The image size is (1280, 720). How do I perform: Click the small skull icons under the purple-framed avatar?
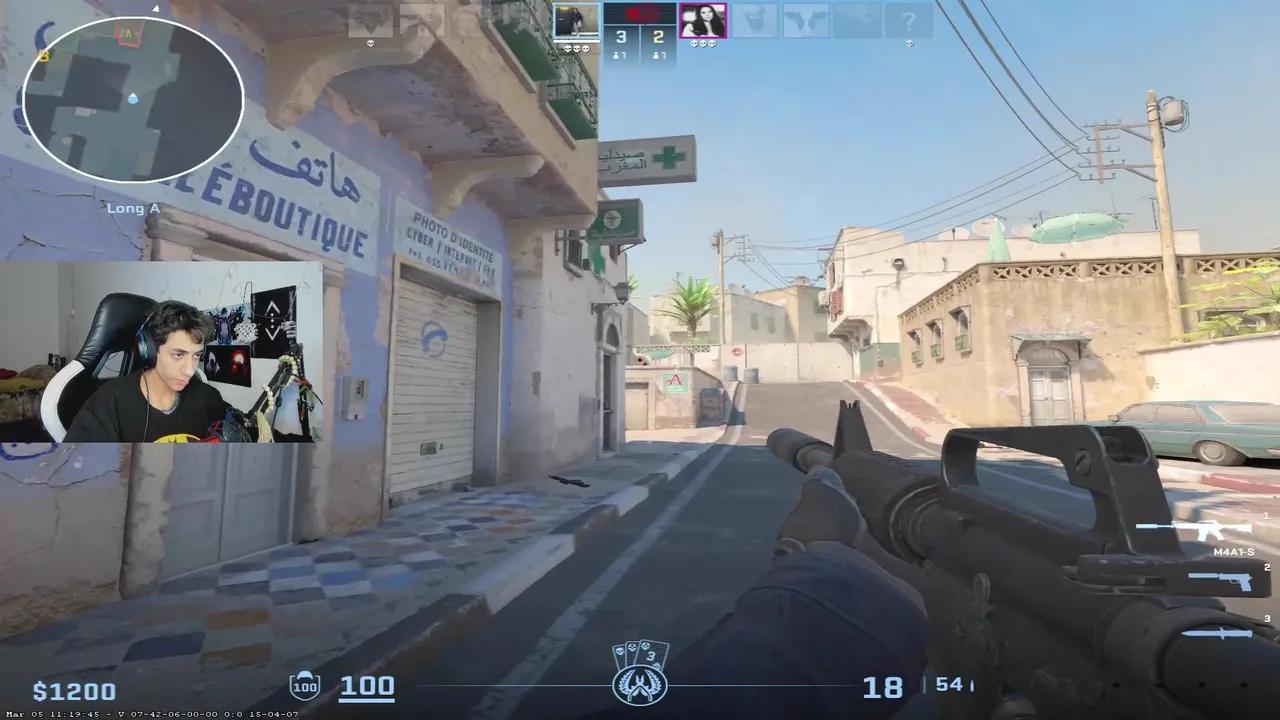703,44
